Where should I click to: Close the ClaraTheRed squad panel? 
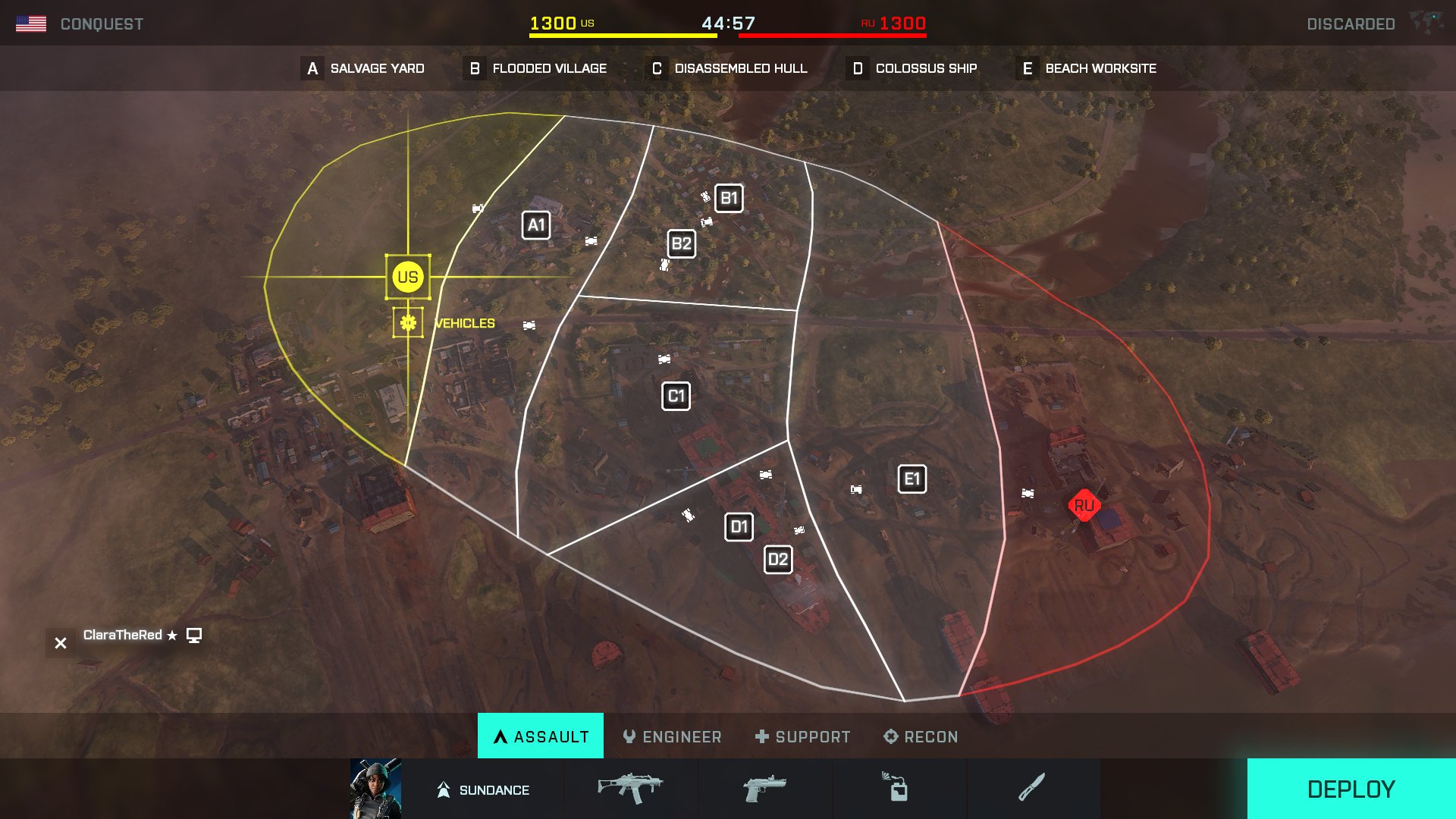click(61, 643)
